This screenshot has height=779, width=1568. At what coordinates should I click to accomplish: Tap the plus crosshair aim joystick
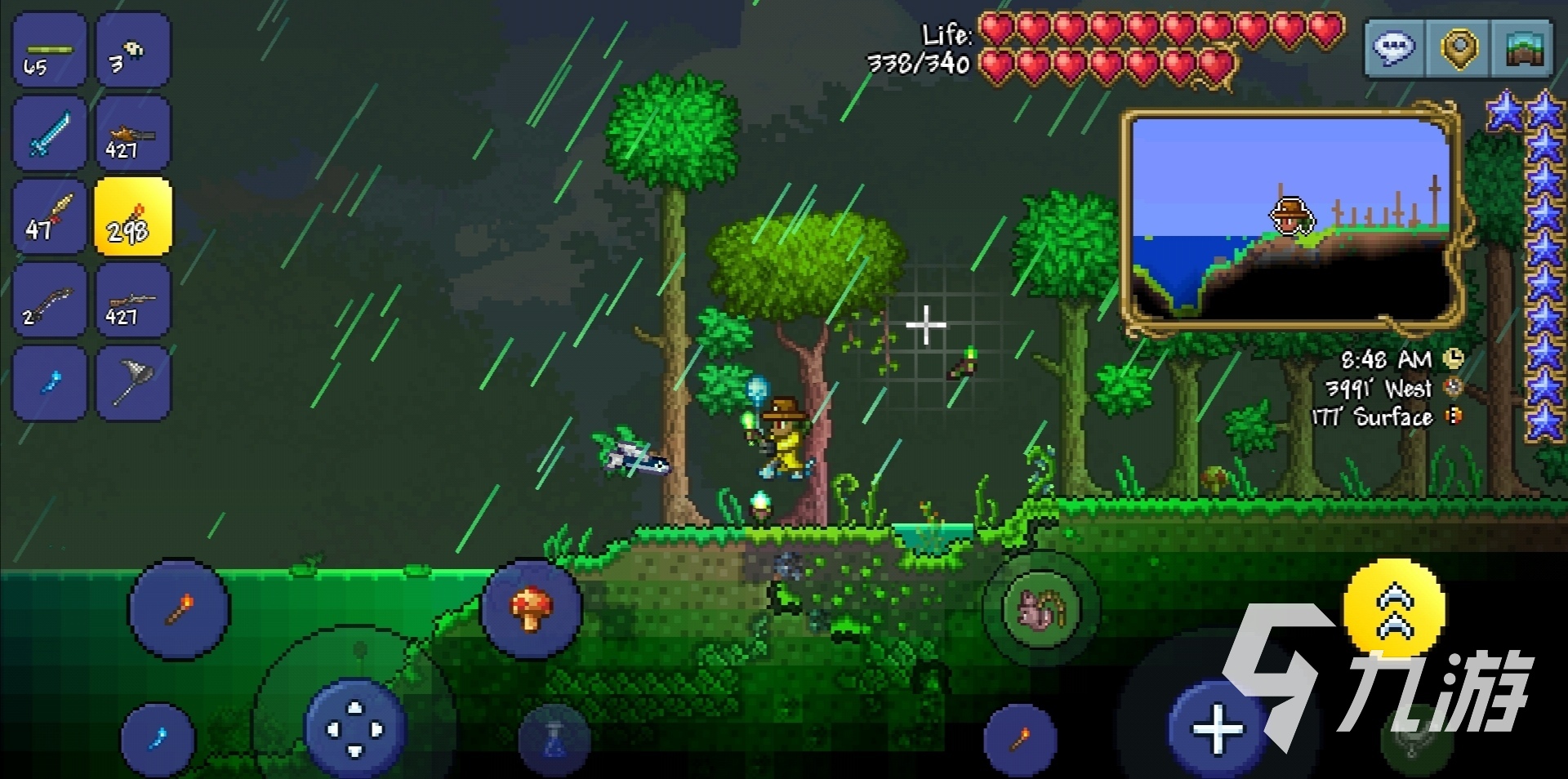click(x=1218, y=728)
